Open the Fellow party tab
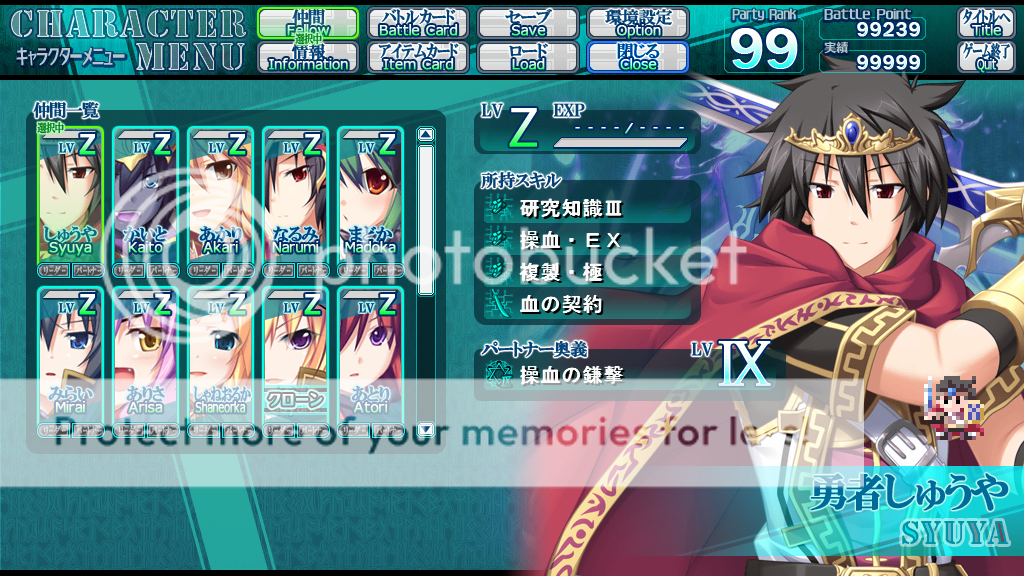 point(308,24)
